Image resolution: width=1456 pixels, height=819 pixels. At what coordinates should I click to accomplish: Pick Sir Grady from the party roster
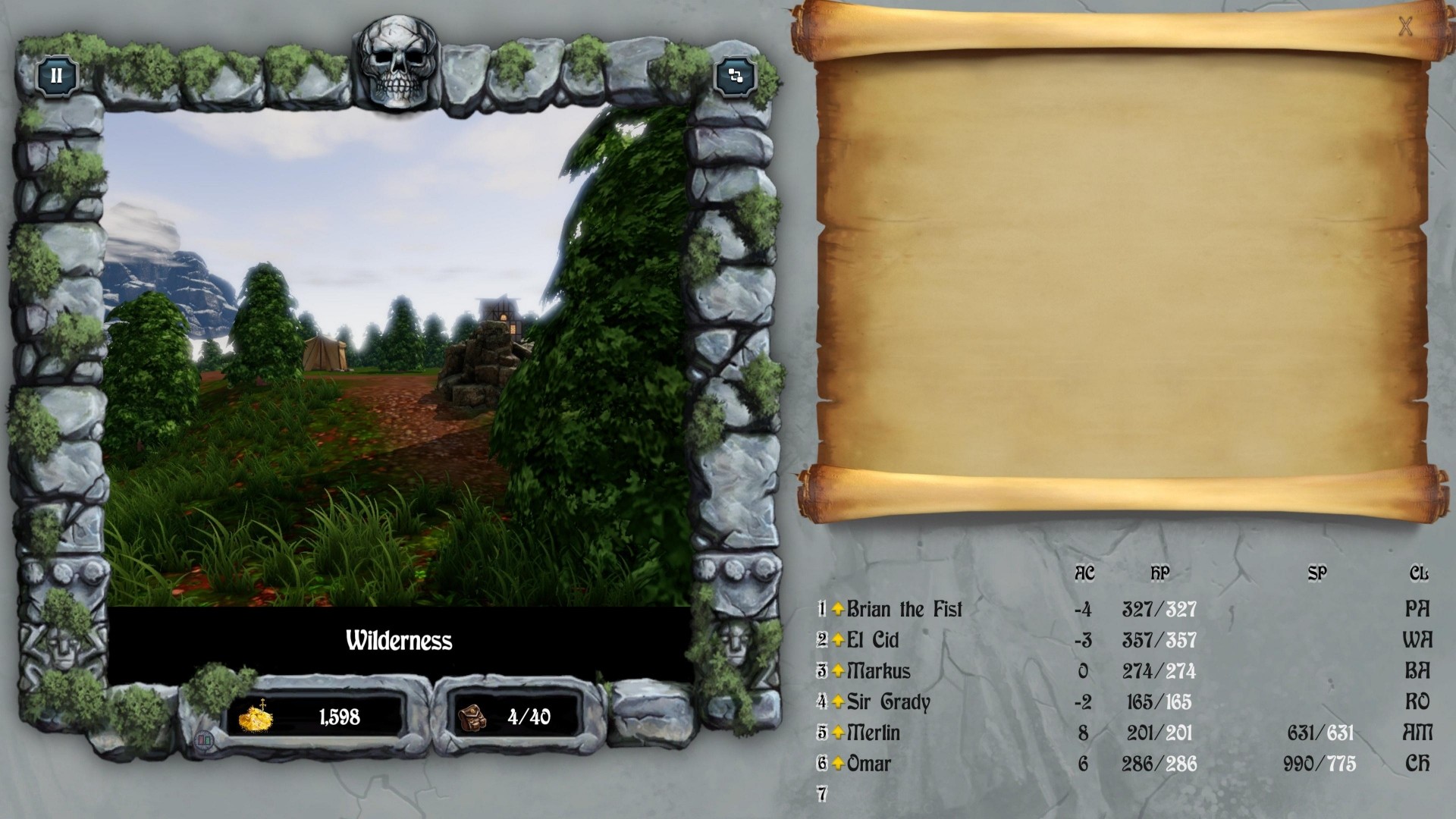[888, 702]
